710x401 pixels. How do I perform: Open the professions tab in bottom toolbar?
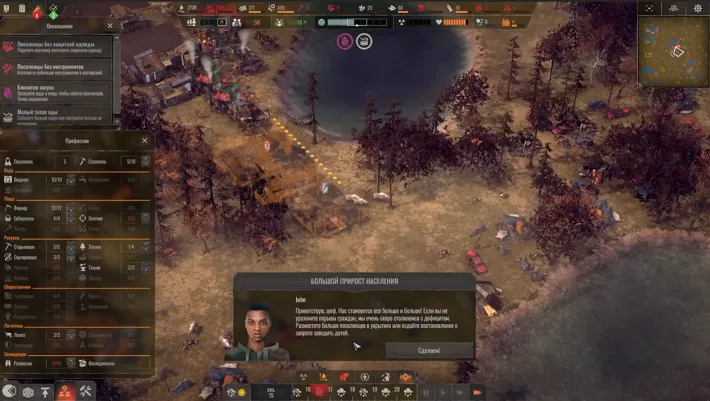click(66, 391)
